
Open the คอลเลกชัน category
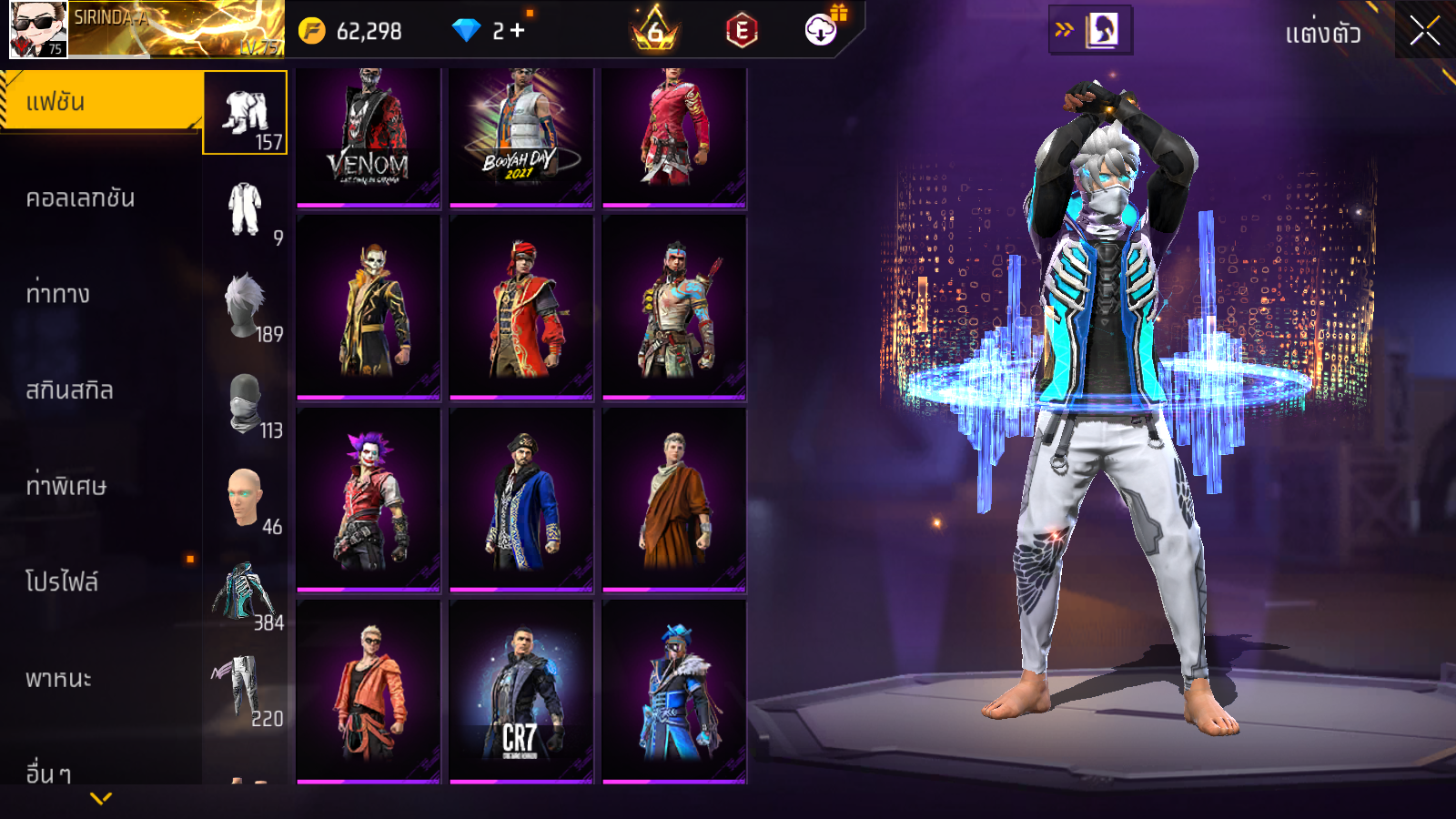click(80, 198)
